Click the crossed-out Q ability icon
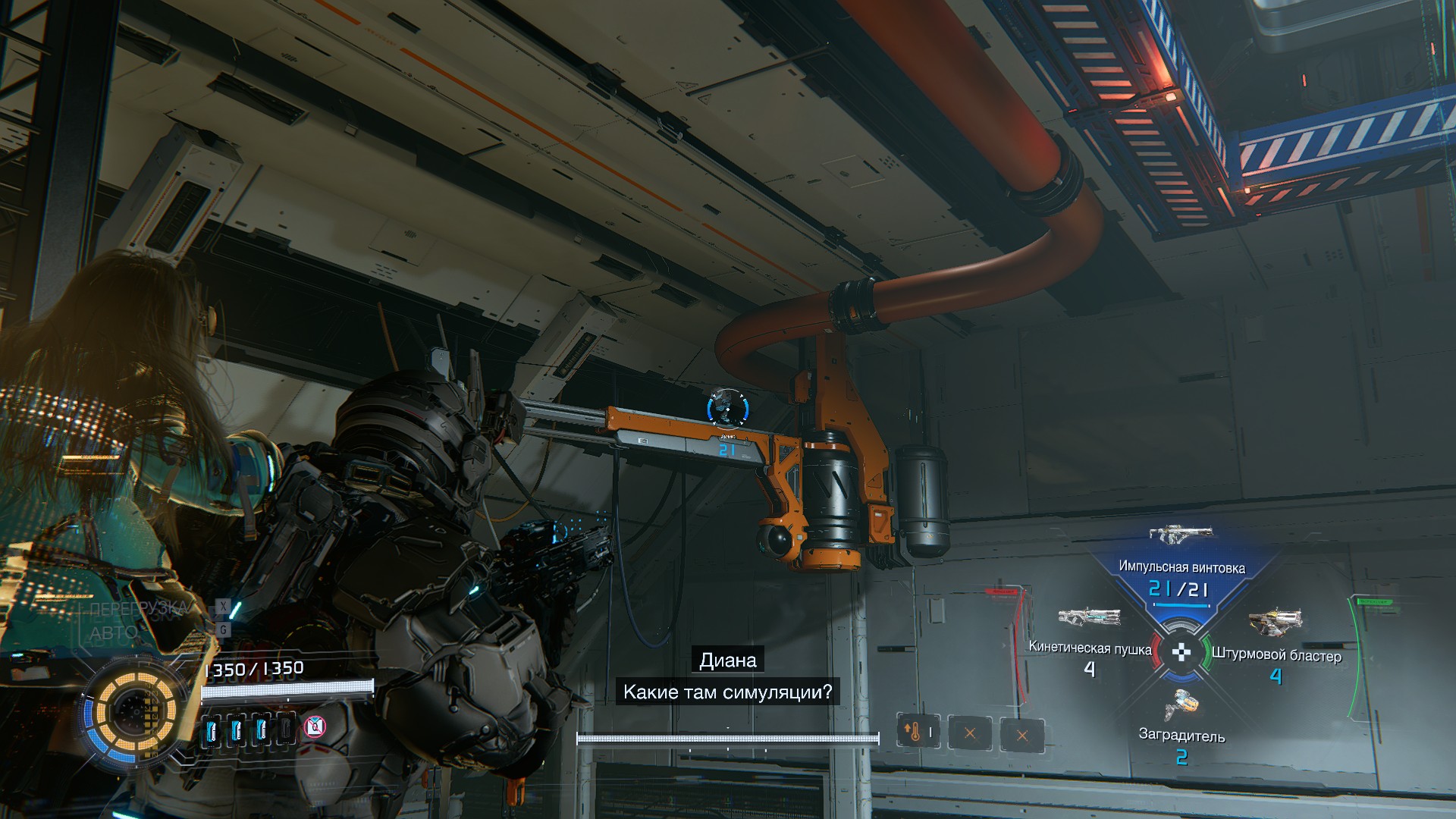Image resolution: width=1456 pixels, height=819 pixels. [315, 727]
